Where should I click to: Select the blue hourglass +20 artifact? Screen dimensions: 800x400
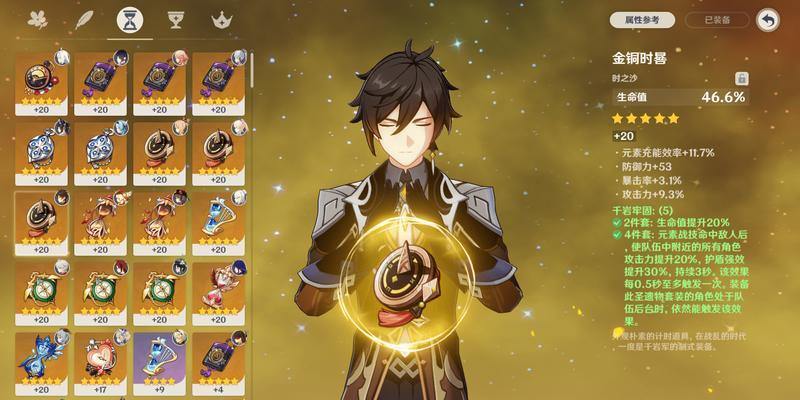pos(215,220)
